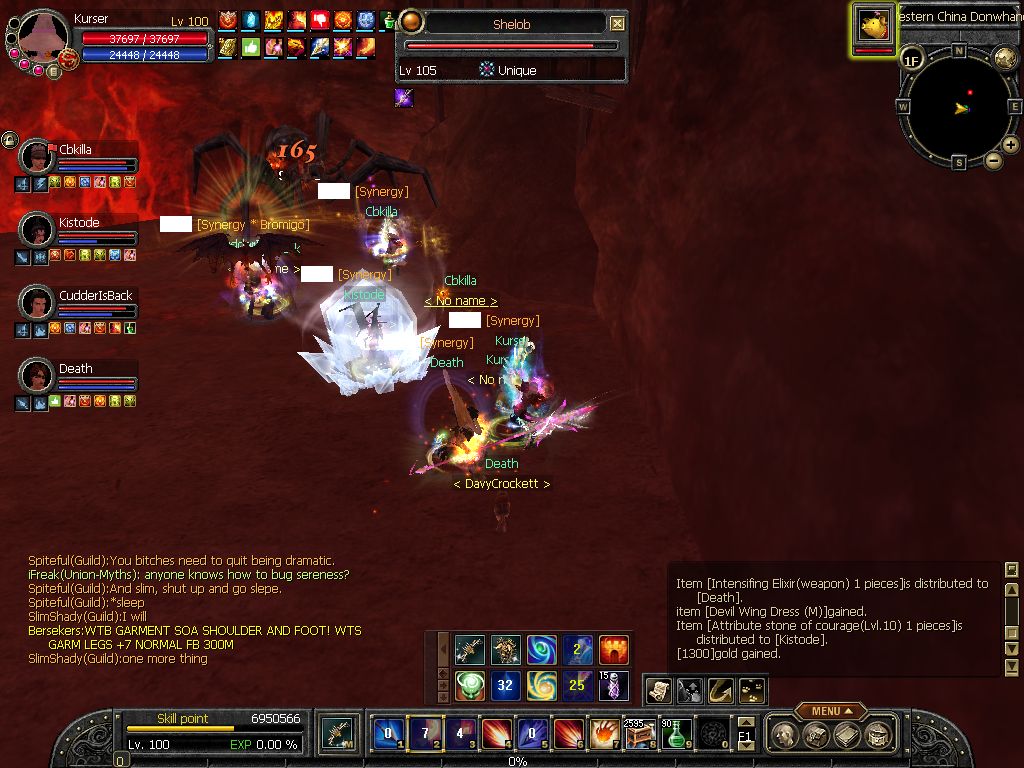Zoom in on the minimap
Viewport: 1024px width, 768px height.
[x=1011, y=145]
